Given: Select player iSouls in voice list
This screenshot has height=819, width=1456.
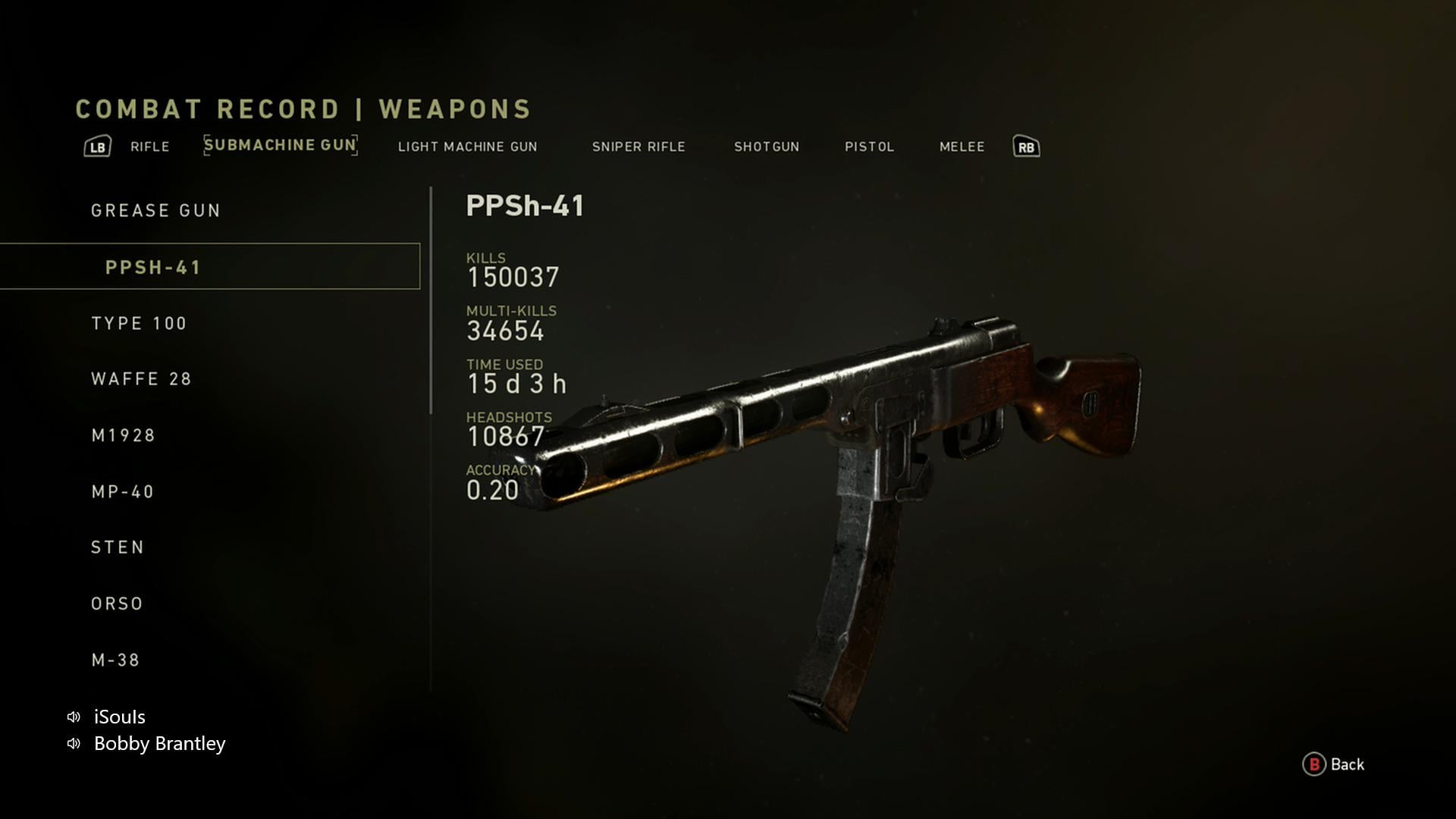Looking at the screenshot, I should pos(119,717).
